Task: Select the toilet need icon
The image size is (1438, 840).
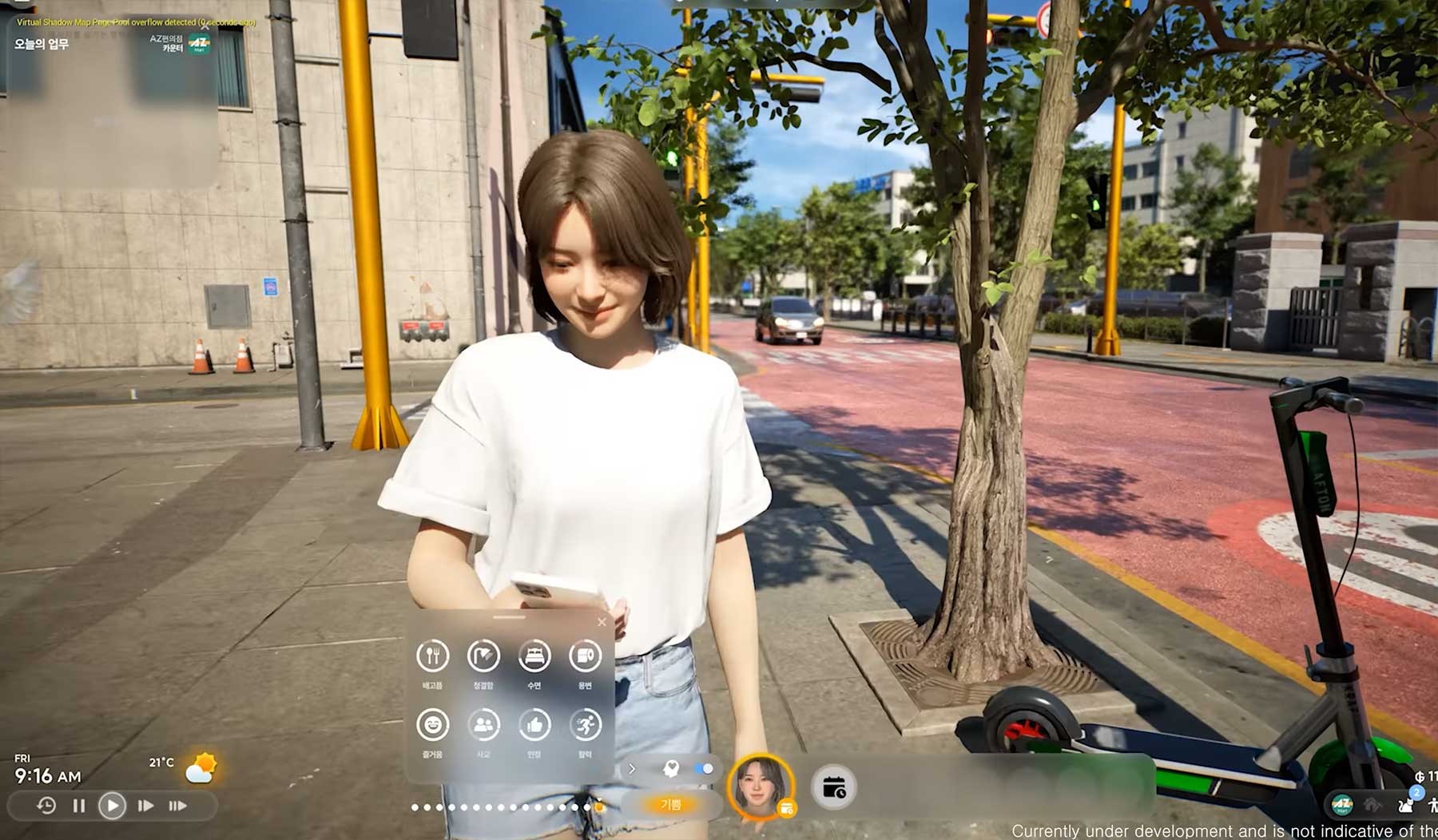Action: [585, 656]
